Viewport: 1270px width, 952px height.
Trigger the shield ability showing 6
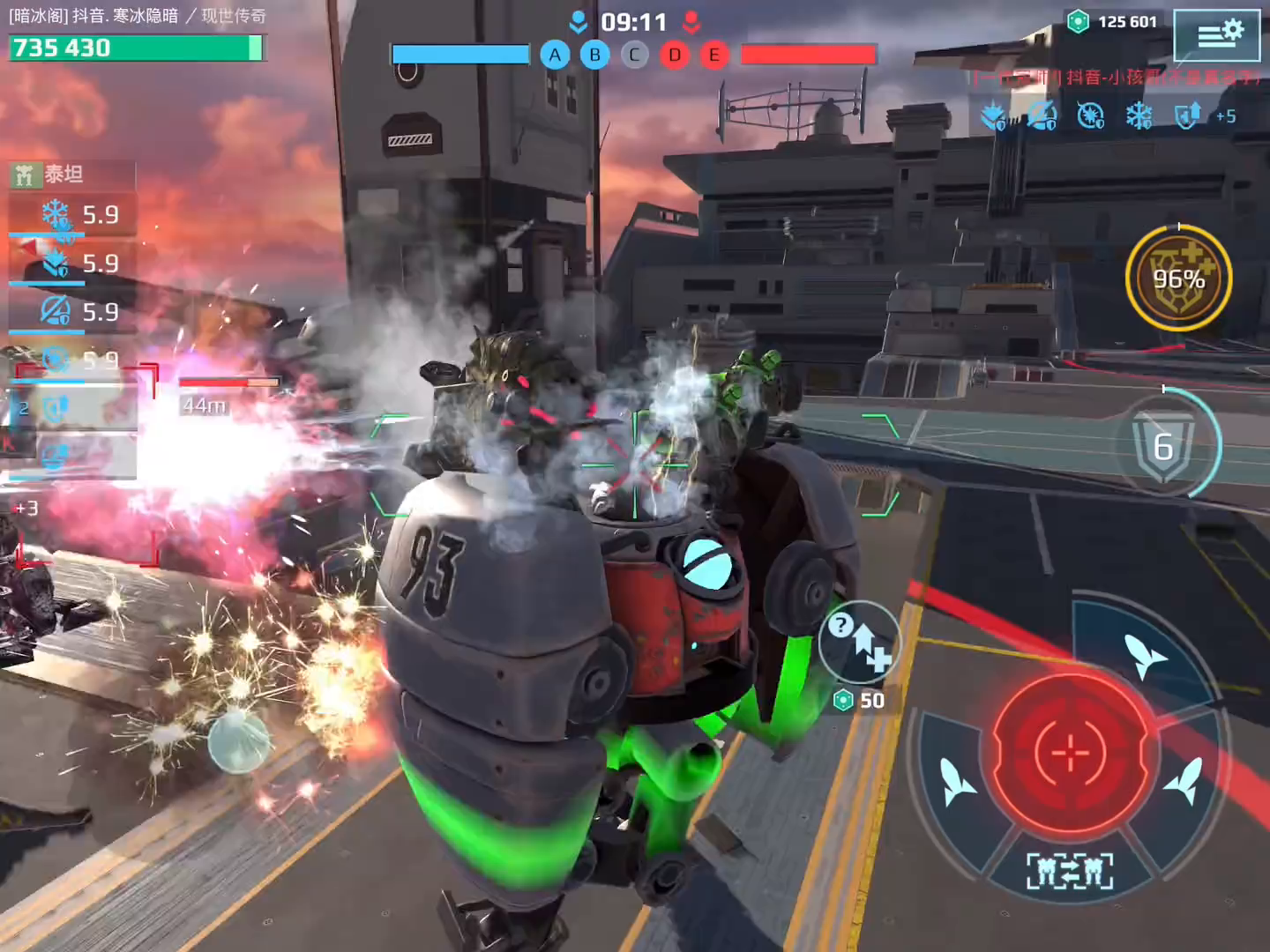pos(1165,446)
